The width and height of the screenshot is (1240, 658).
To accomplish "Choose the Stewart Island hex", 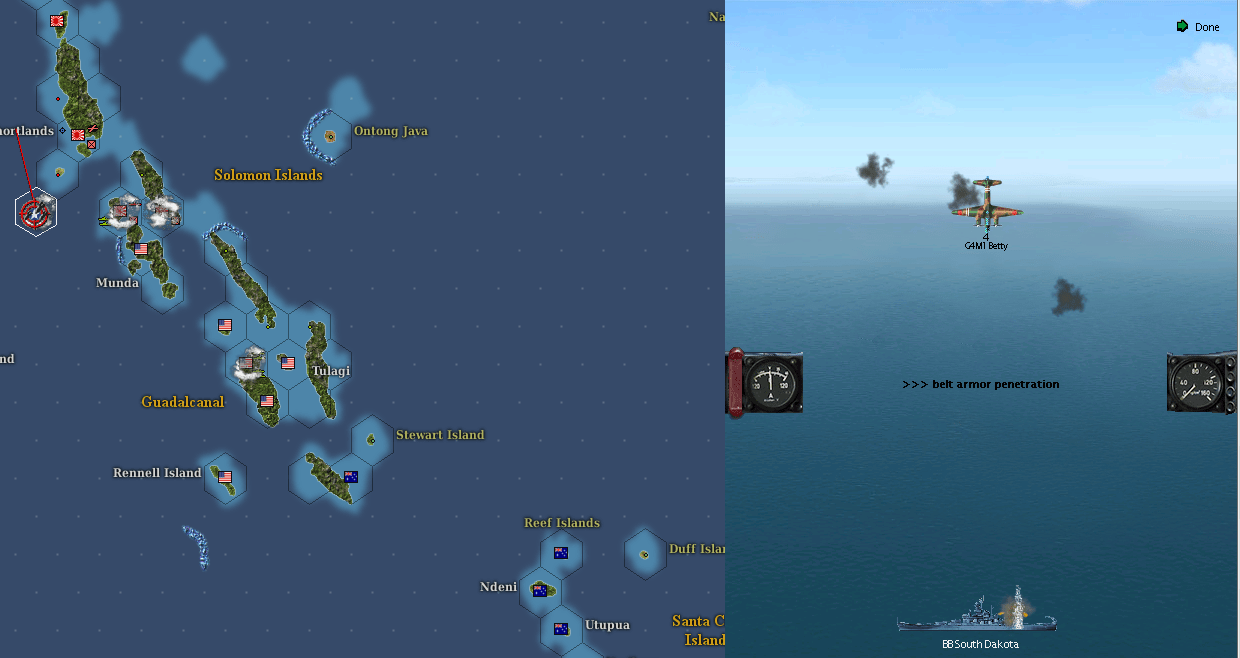I will point(372,439).
